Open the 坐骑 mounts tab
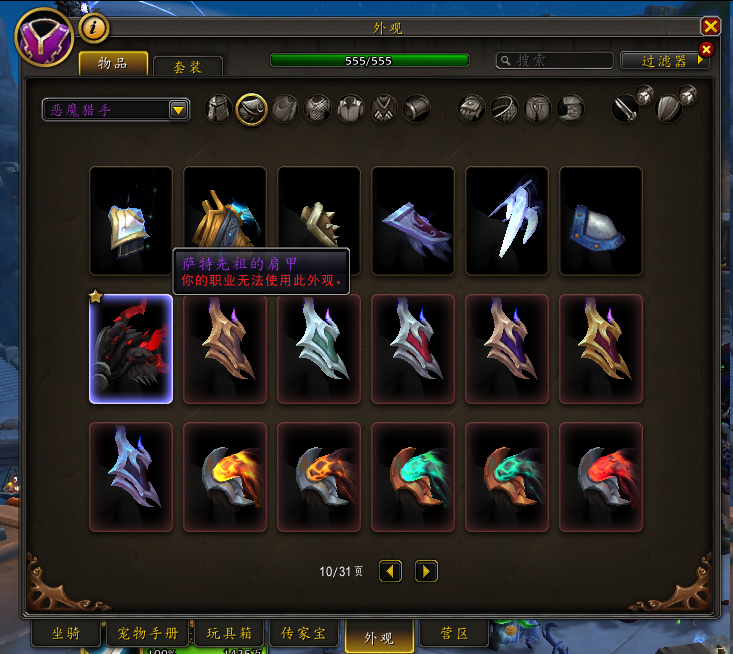733x654 pixels. tap(66, 634)
